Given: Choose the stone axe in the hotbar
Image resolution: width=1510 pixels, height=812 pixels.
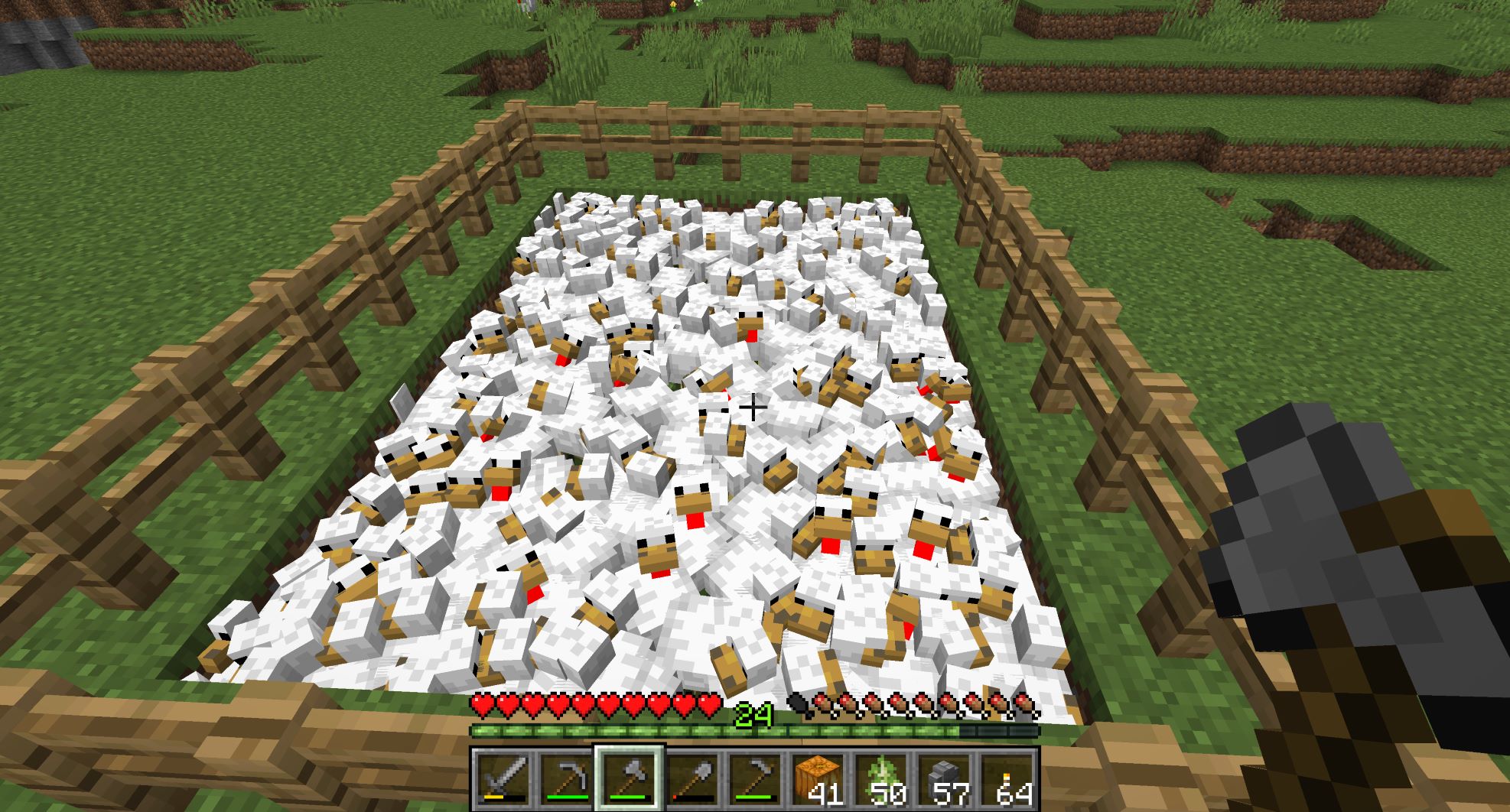Looking at the screenshot, I should (x=629, y=778).
